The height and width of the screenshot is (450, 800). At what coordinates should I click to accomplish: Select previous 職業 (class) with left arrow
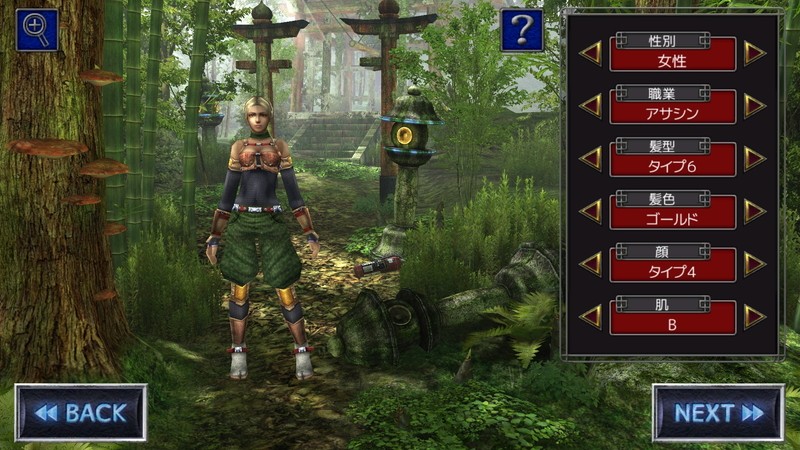click(x=591, y=106)
